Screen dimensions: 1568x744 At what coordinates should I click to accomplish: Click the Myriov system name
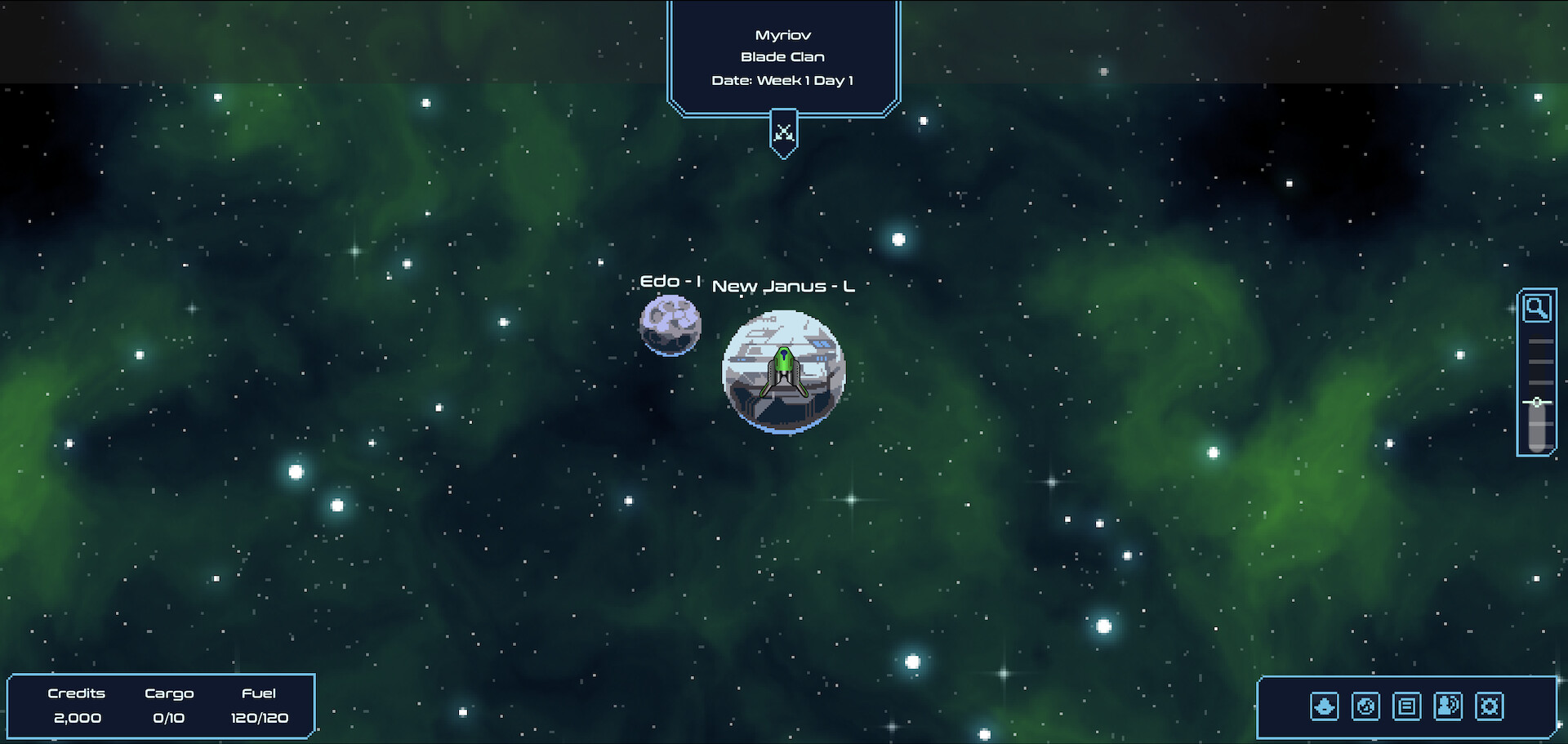tap(783, 33)
